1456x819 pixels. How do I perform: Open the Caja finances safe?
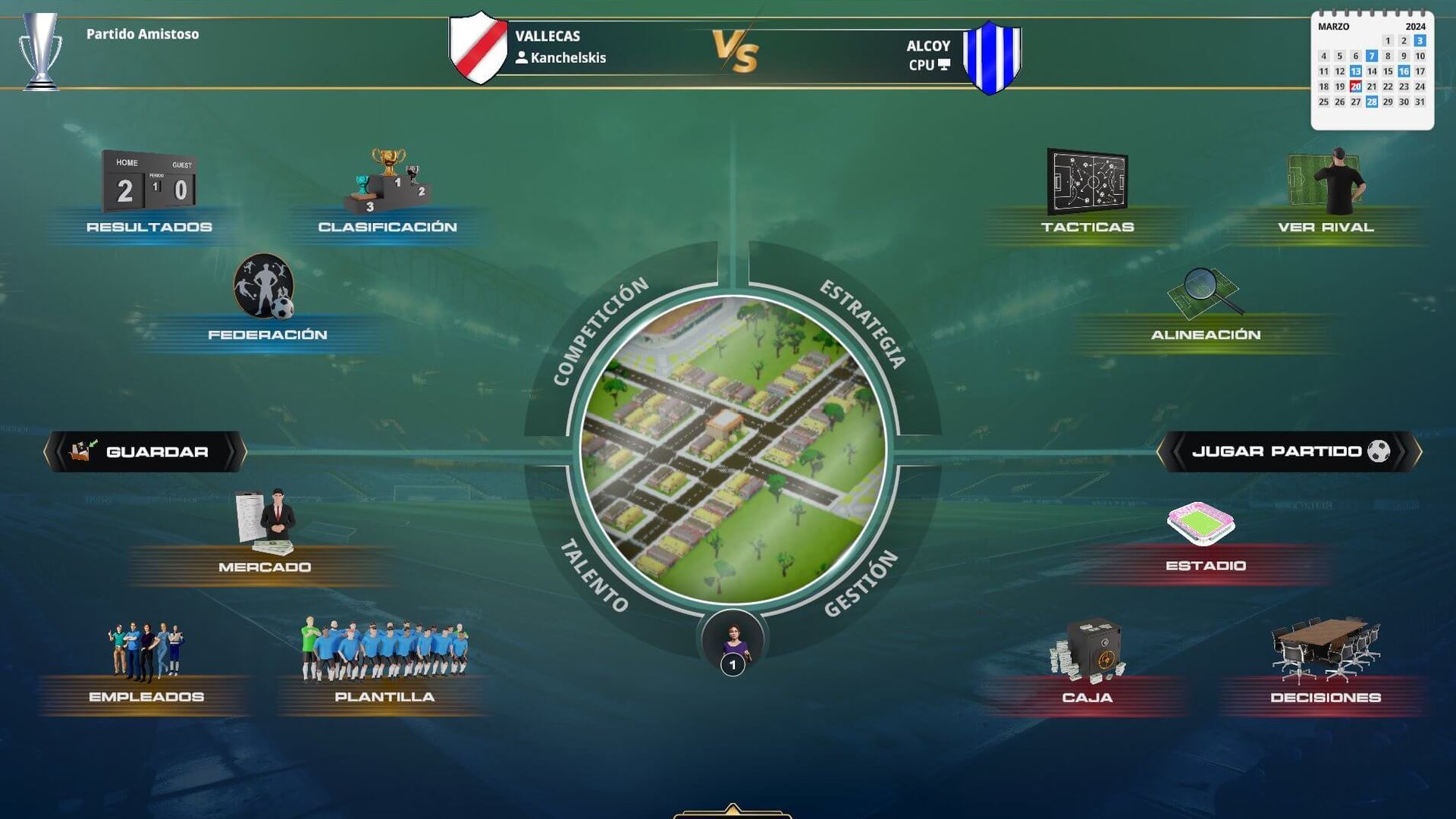pyautogui.click(x=1087, y=661)
